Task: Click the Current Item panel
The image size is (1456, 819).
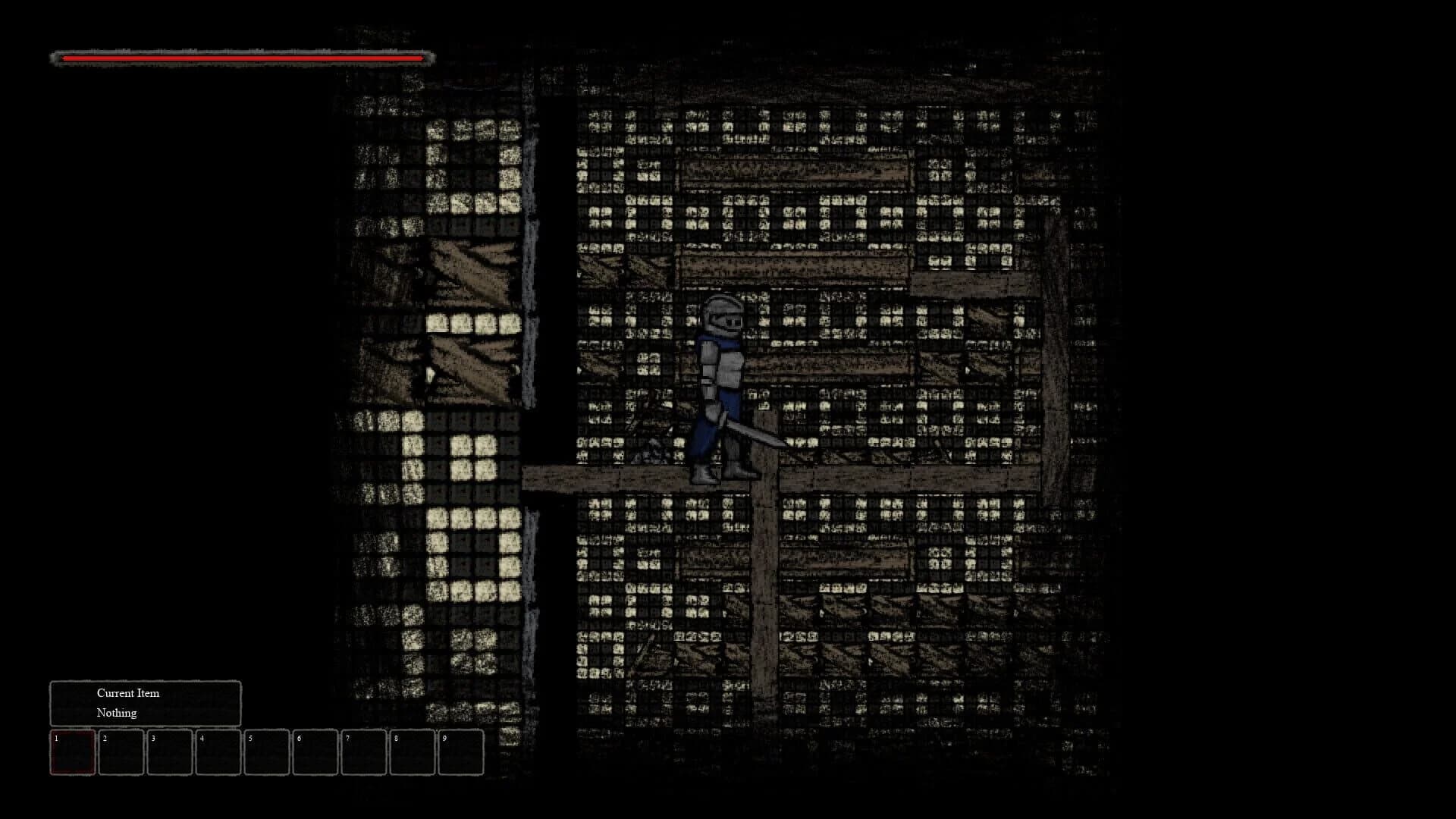Action: [145, 702]
